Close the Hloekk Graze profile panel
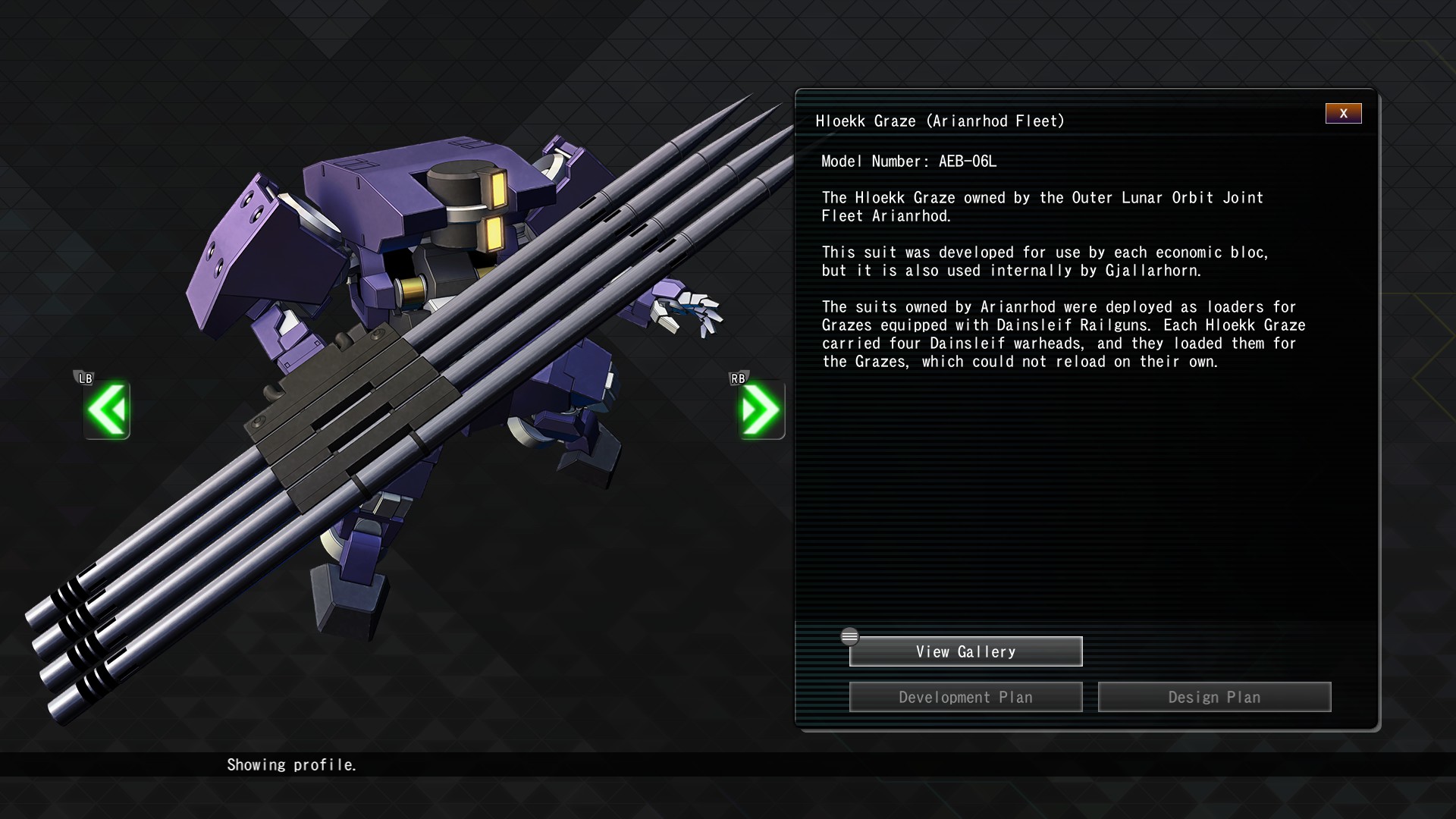This screenshot has height=819, width=1456. pyautogui.click(x=1343, y=114)
